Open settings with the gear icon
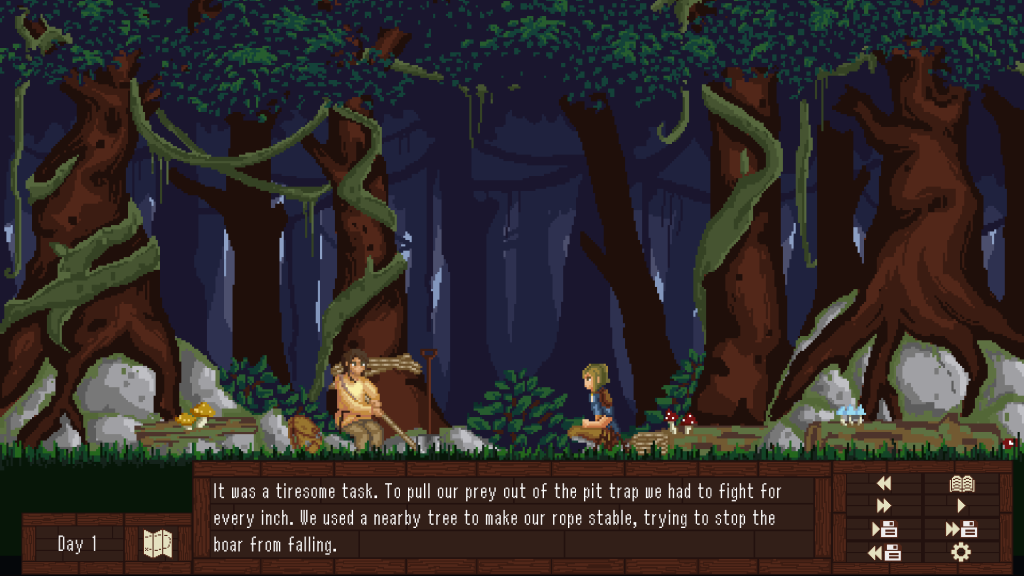This screenshot has width=1024, height=576. (x=962, y=552)
